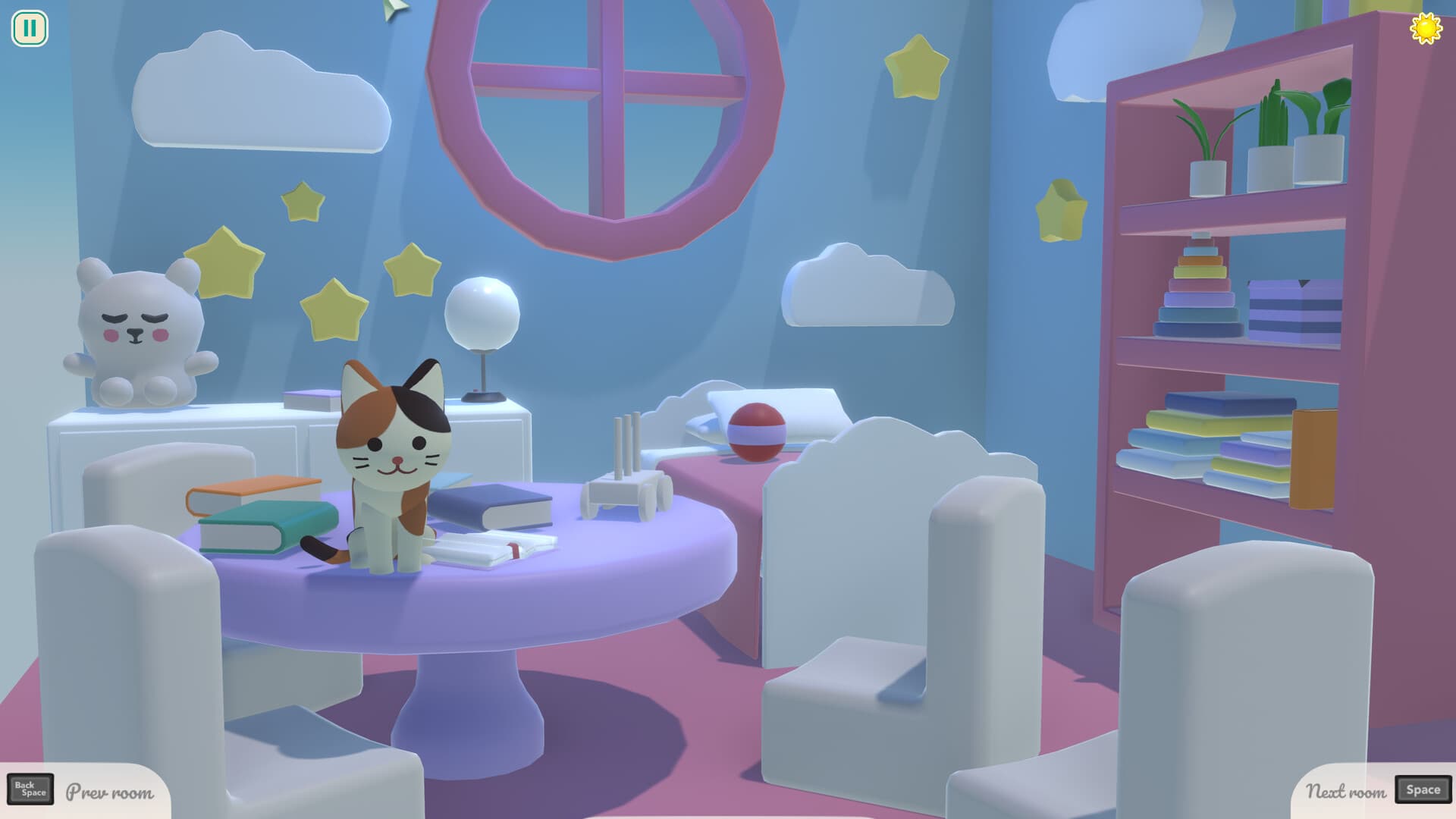Click the Backspace key hint for Prev room
The height and width of the screenshot is (819, 1456).
tap(30, 790)
